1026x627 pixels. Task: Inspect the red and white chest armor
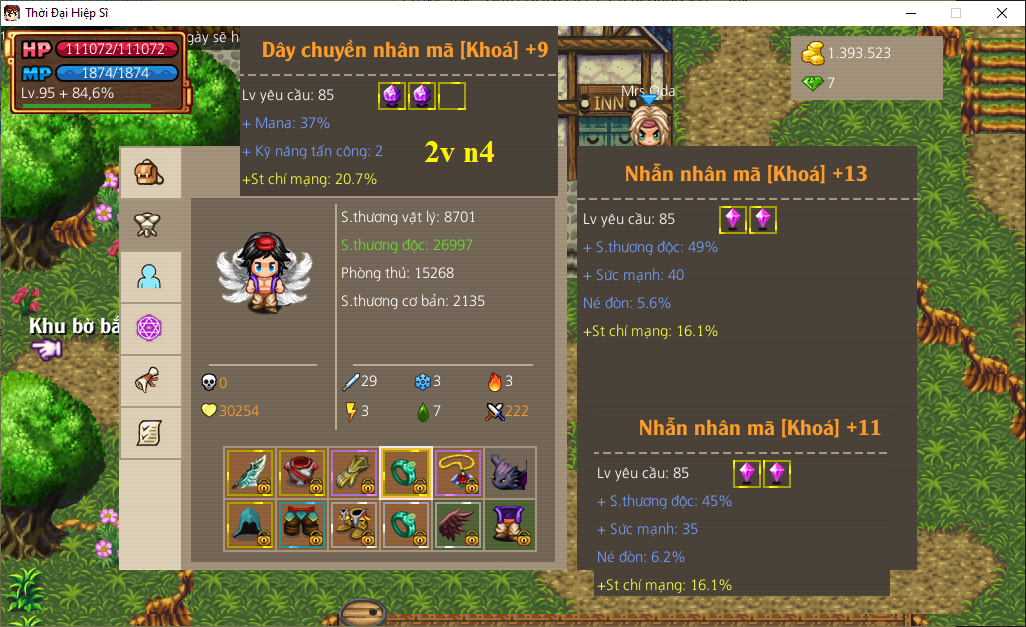point(302,473)
